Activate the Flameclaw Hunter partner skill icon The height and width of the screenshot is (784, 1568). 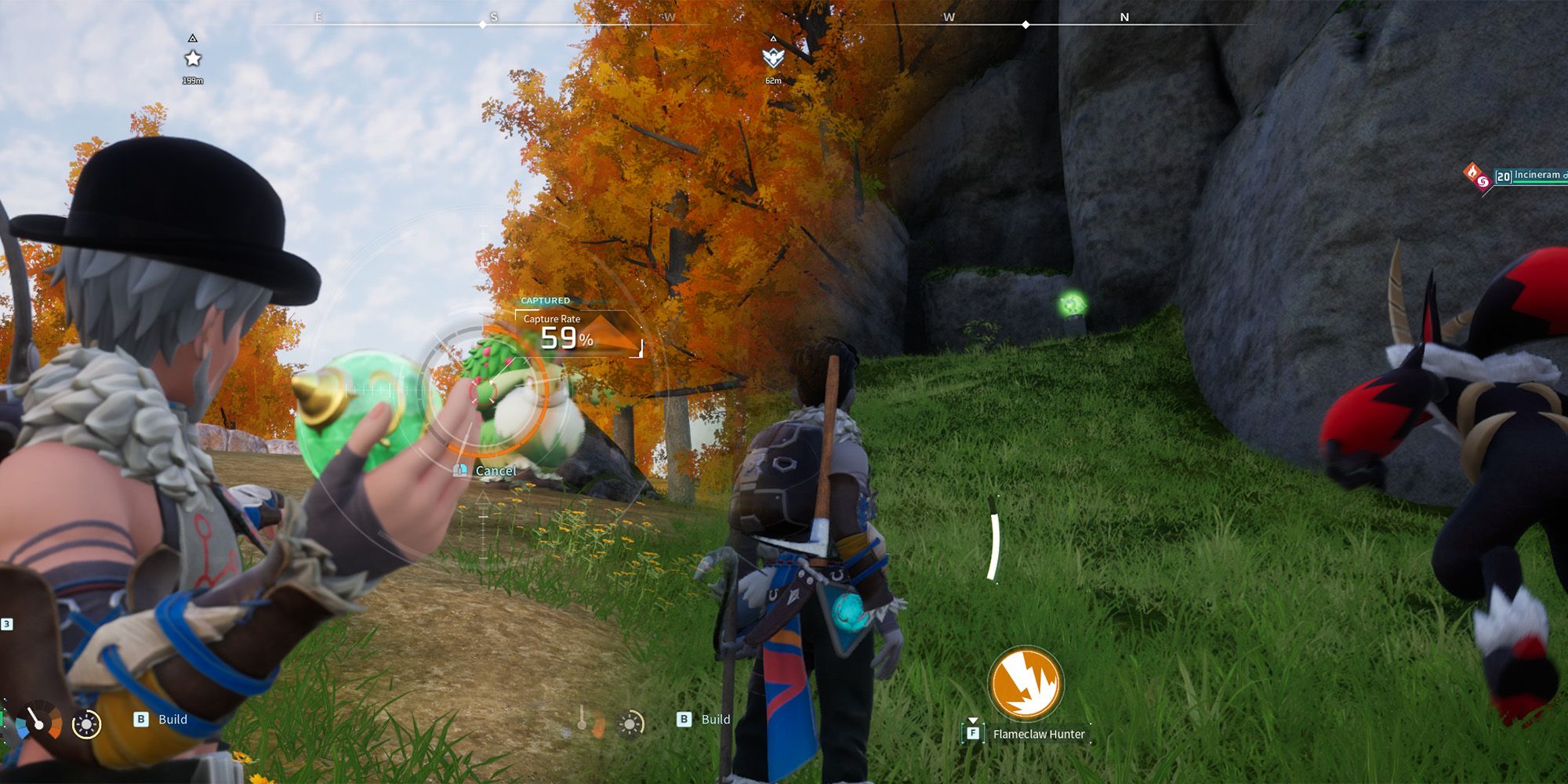1025,683
